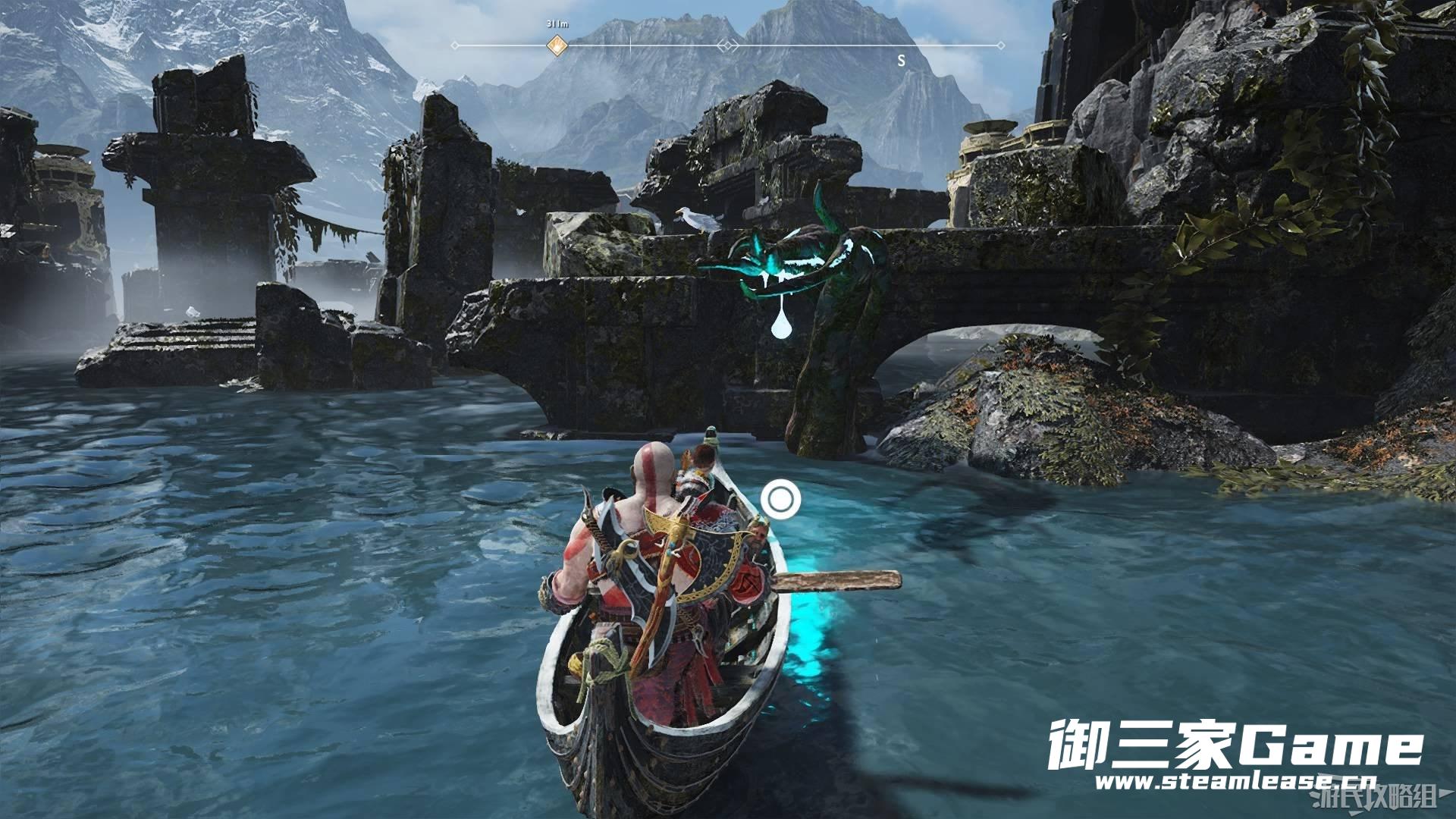Viewport: 1456px width, 819px height.
Task: Click the orange quest marker on the compass
Action: pyautogui.click(x=557, y=45)
